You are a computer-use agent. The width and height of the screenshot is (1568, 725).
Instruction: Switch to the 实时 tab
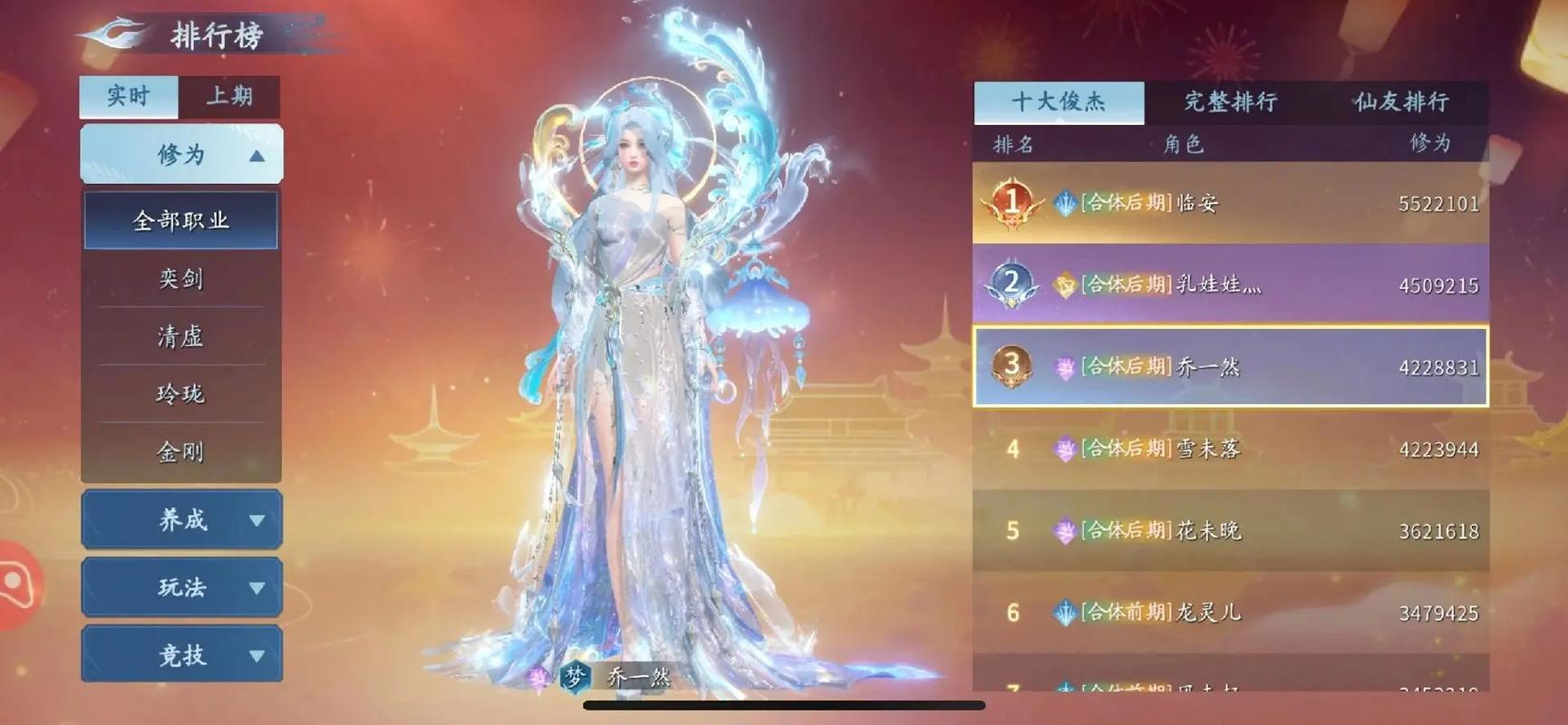point(128,96)
